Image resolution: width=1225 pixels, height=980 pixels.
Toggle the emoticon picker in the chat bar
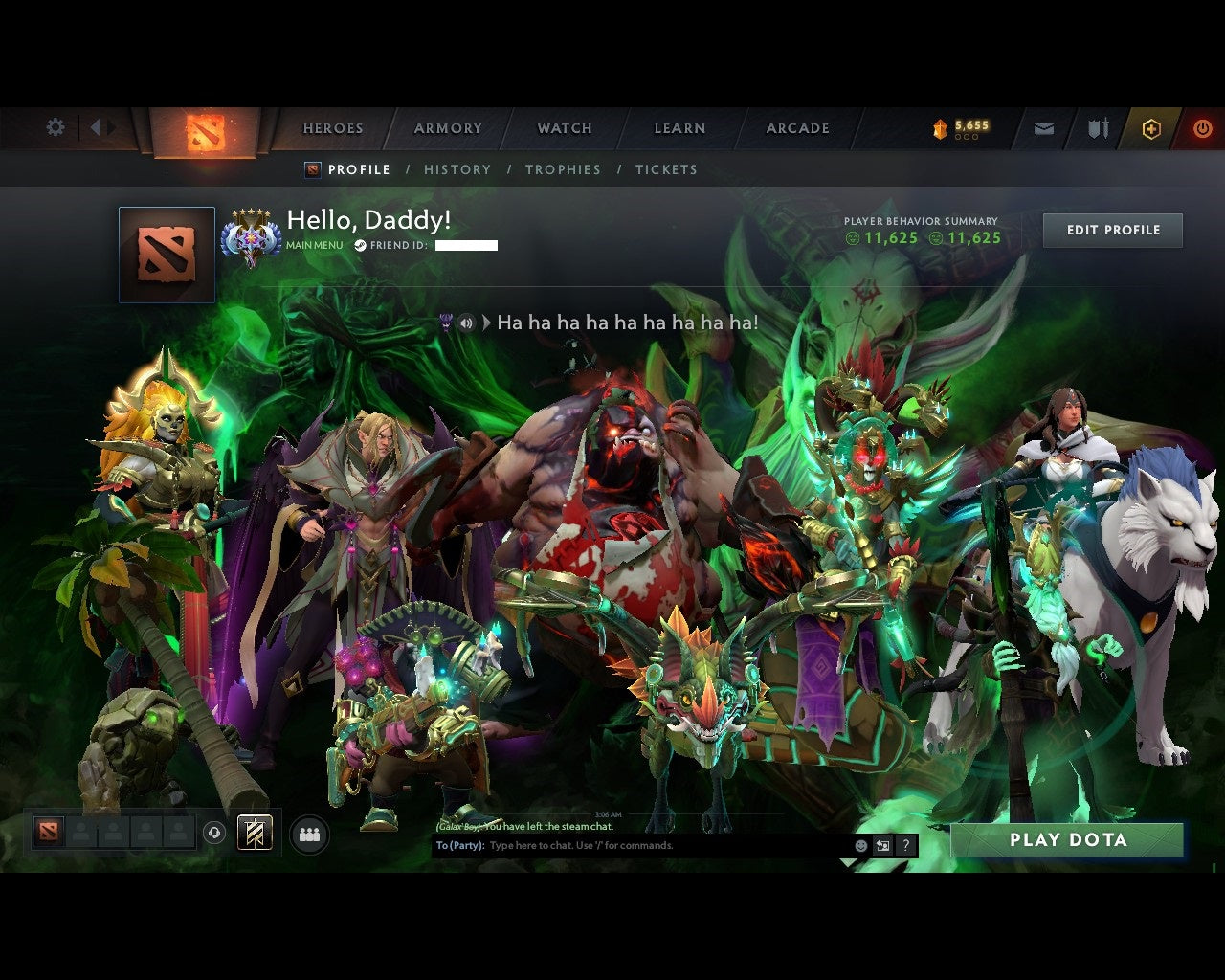click(x=858, y=845)
